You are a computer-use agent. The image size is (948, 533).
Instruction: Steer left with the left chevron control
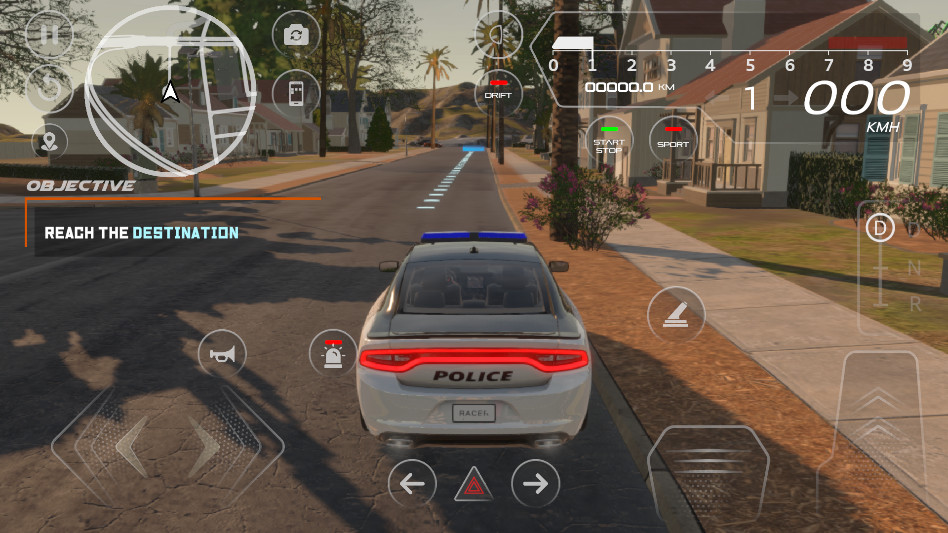point(128,446)
